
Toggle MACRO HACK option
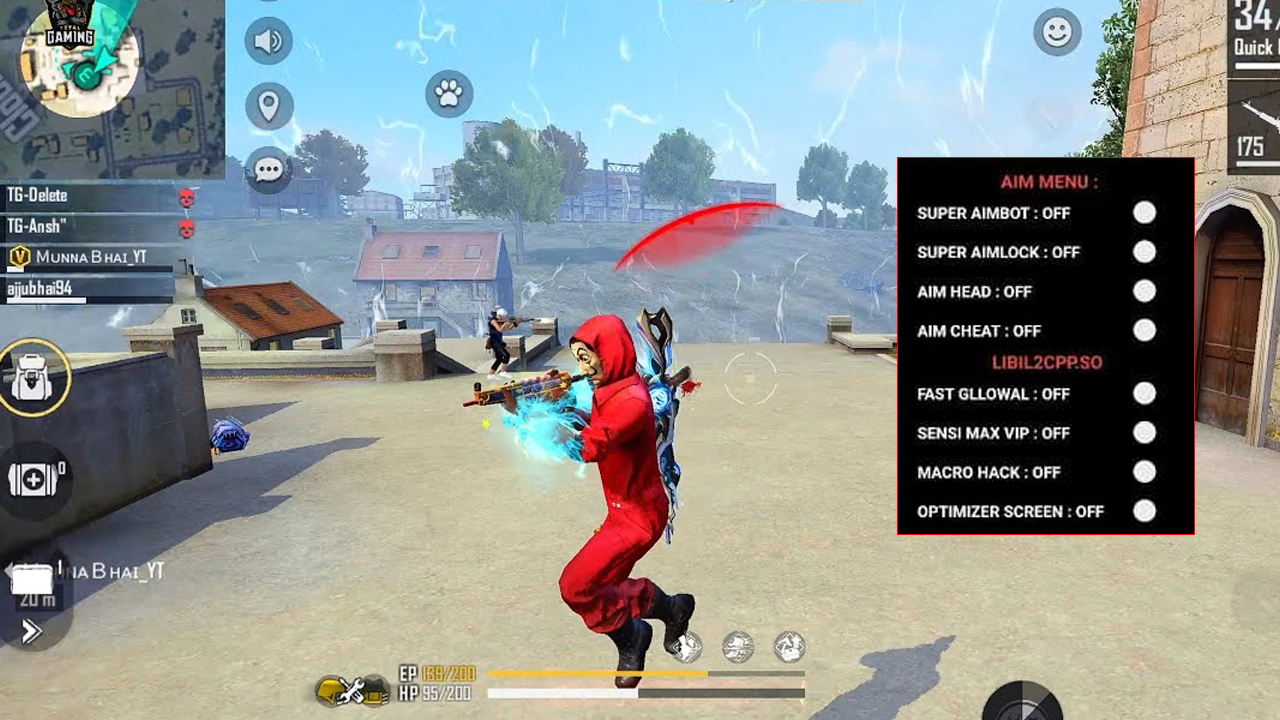pos(1144,472)
